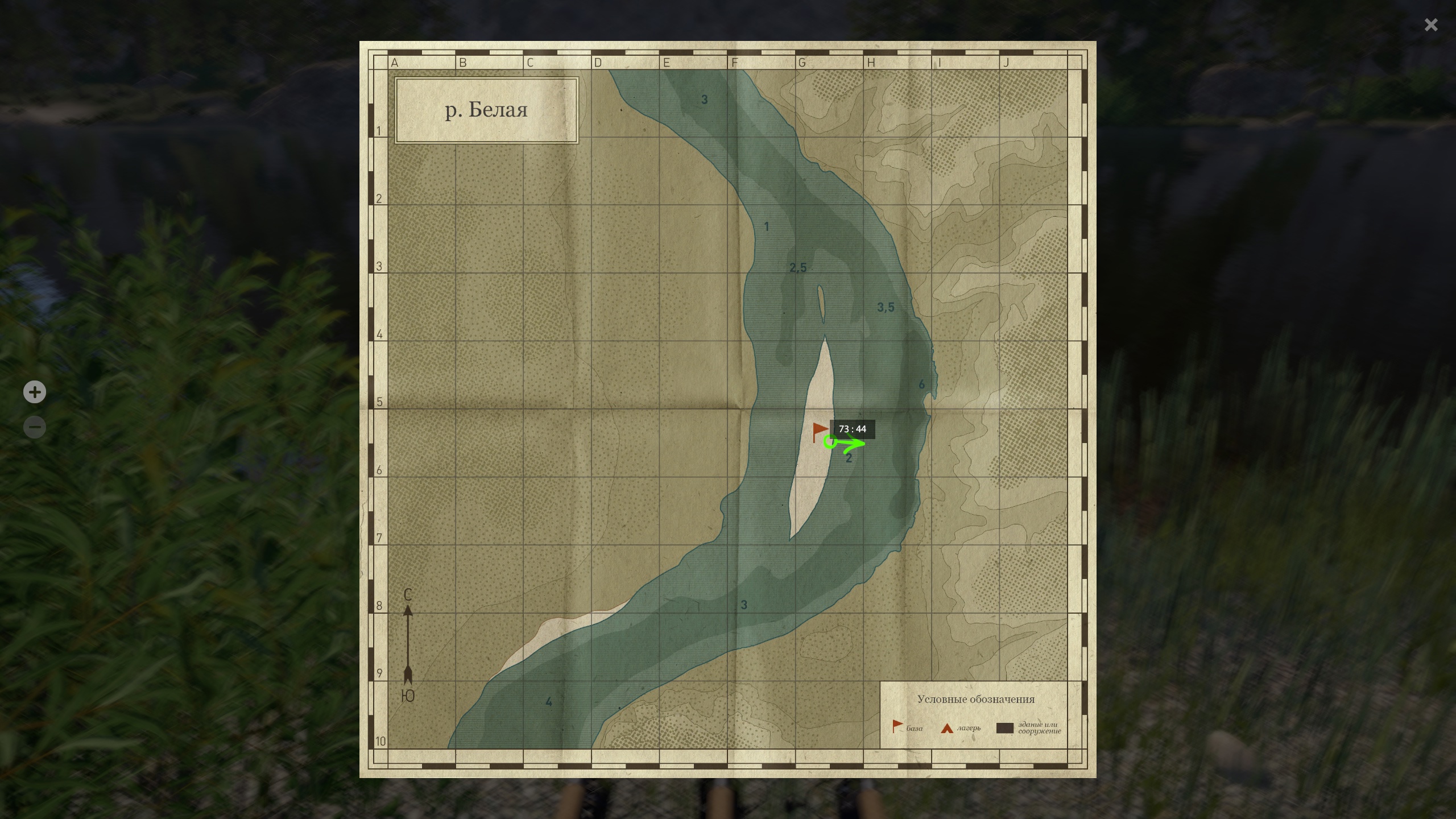Screen dimensions: 1456x819
Task: Click the green player position marker
Action: coord(830,441)
